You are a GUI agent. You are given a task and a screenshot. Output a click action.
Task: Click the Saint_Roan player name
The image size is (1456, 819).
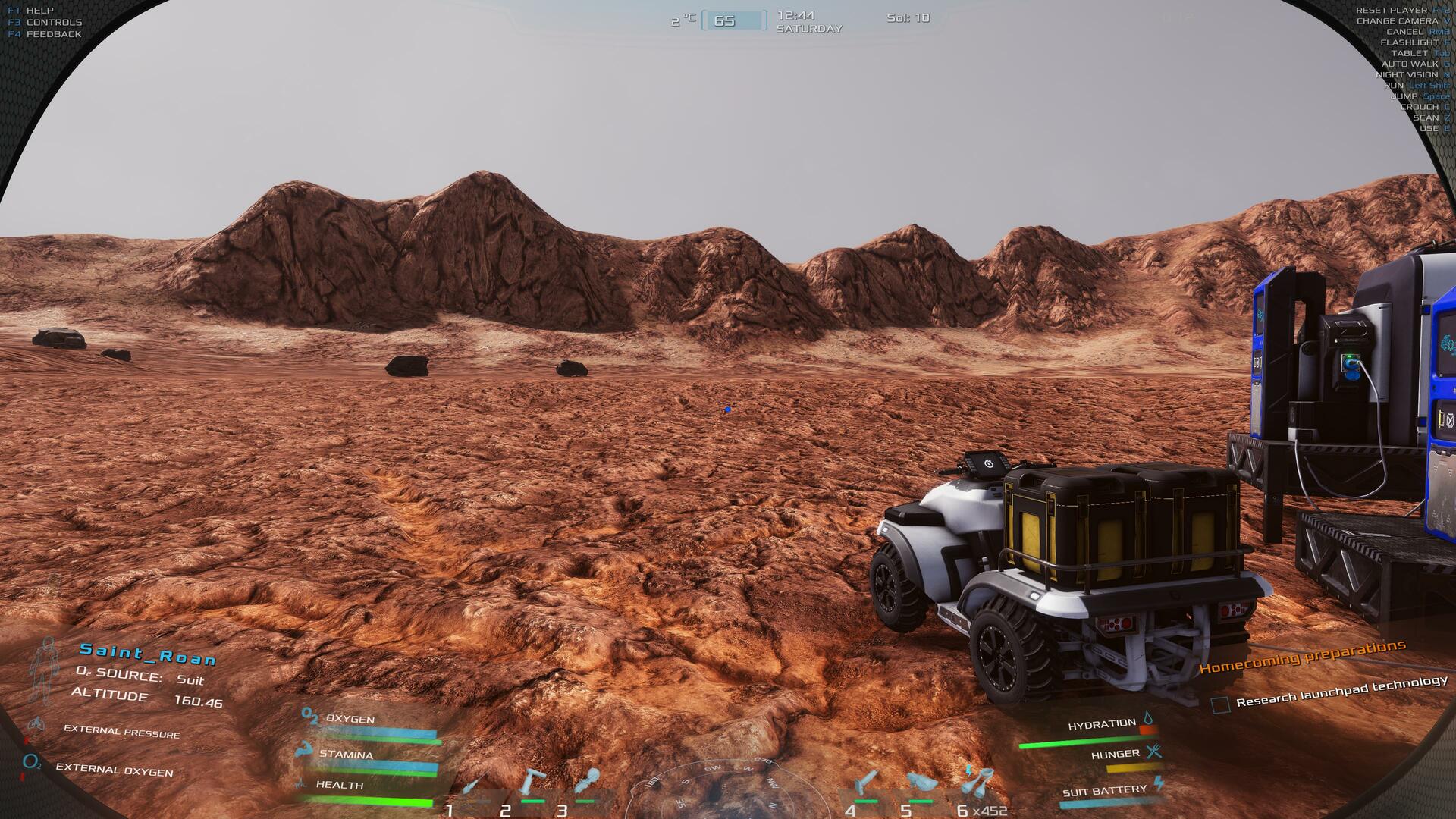point(148,654)
